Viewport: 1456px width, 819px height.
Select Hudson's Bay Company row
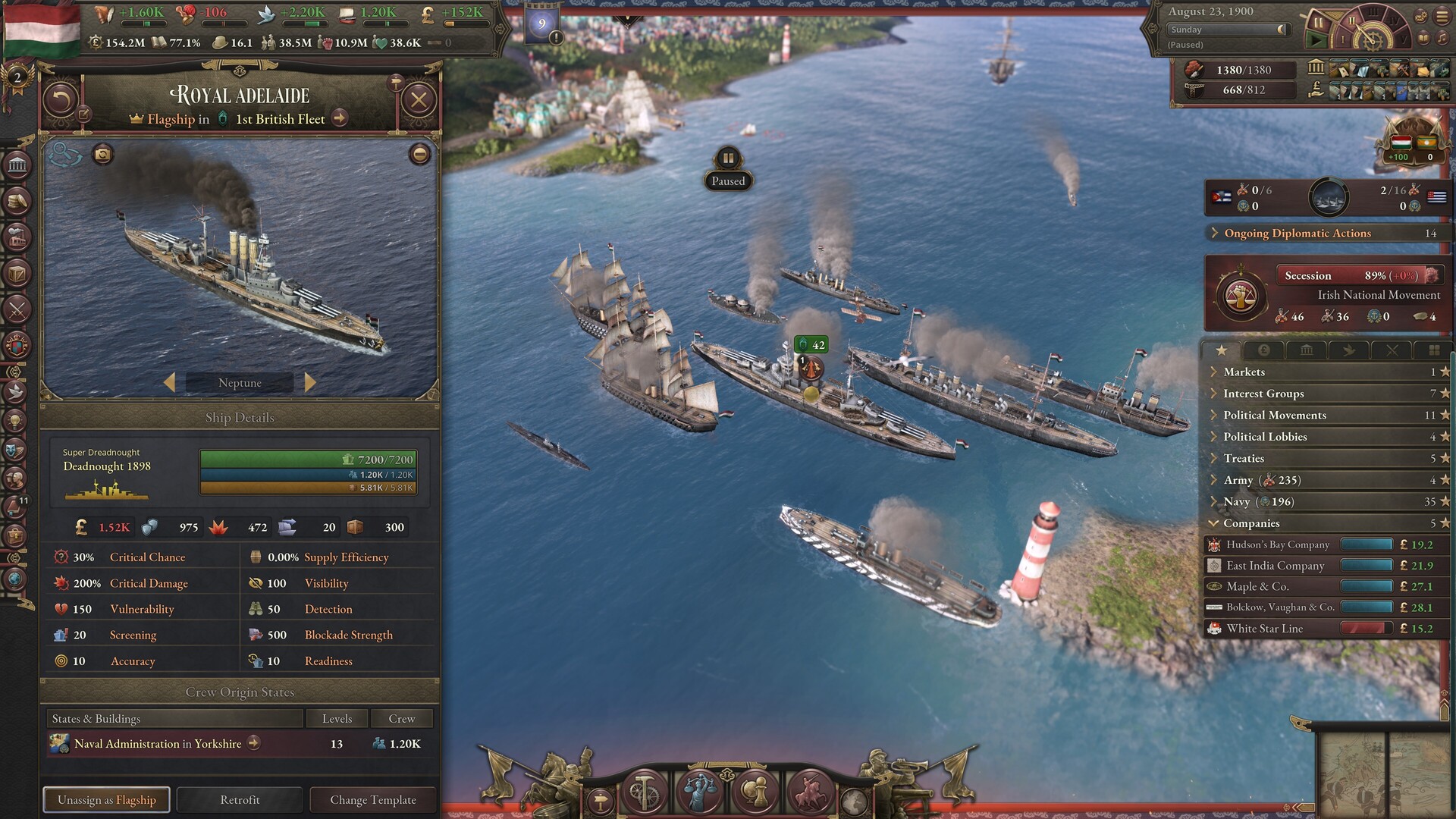pyautogui.click(x=1278, y=544)
